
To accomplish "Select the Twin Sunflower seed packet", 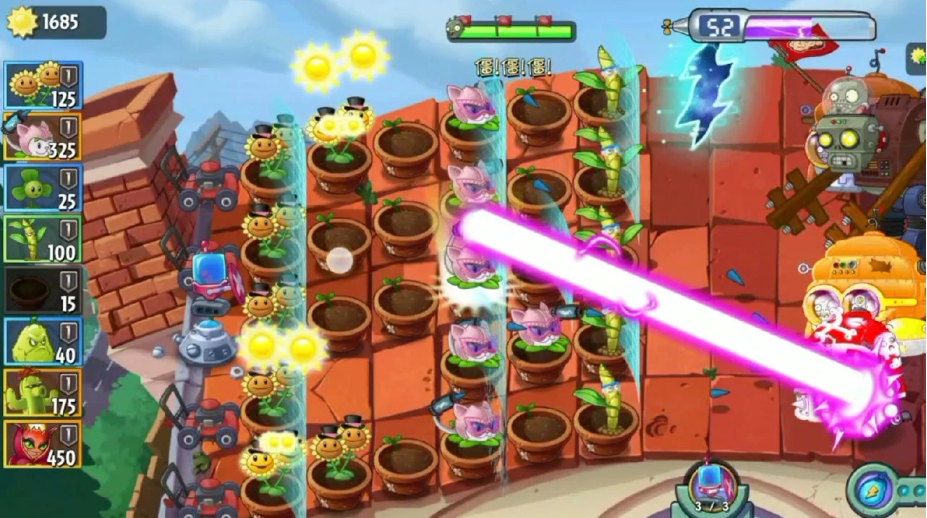I will 43,86.
